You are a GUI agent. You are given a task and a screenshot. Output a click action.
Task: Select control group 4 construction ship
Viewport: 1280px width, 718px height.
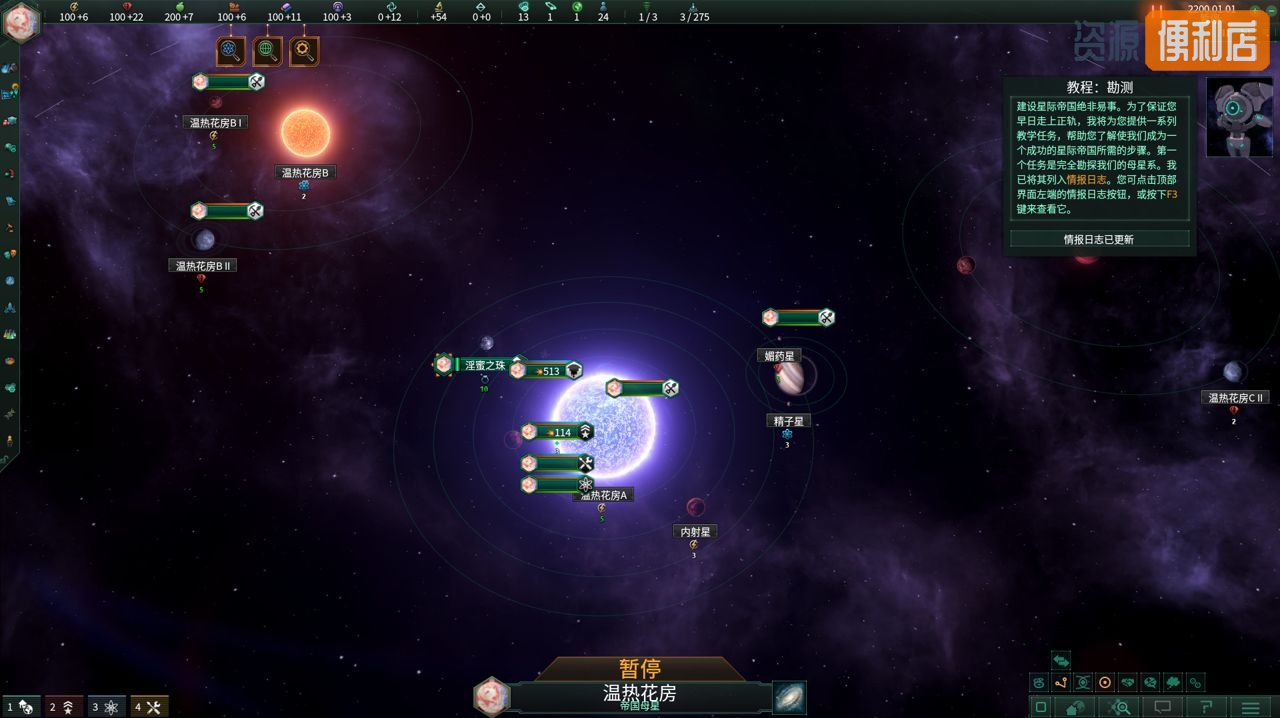150,707
